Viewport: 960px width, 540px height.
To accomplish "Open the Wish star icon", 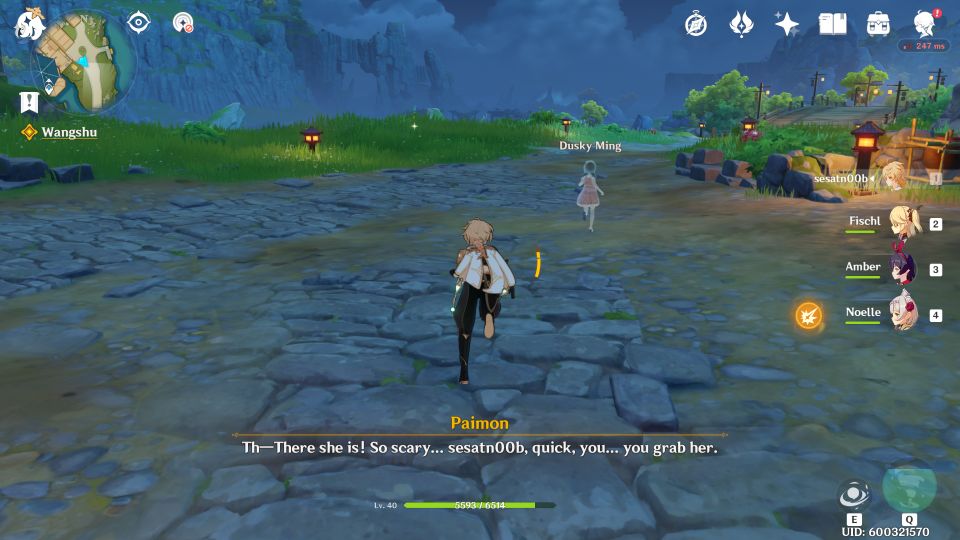I will pos(787,24).
